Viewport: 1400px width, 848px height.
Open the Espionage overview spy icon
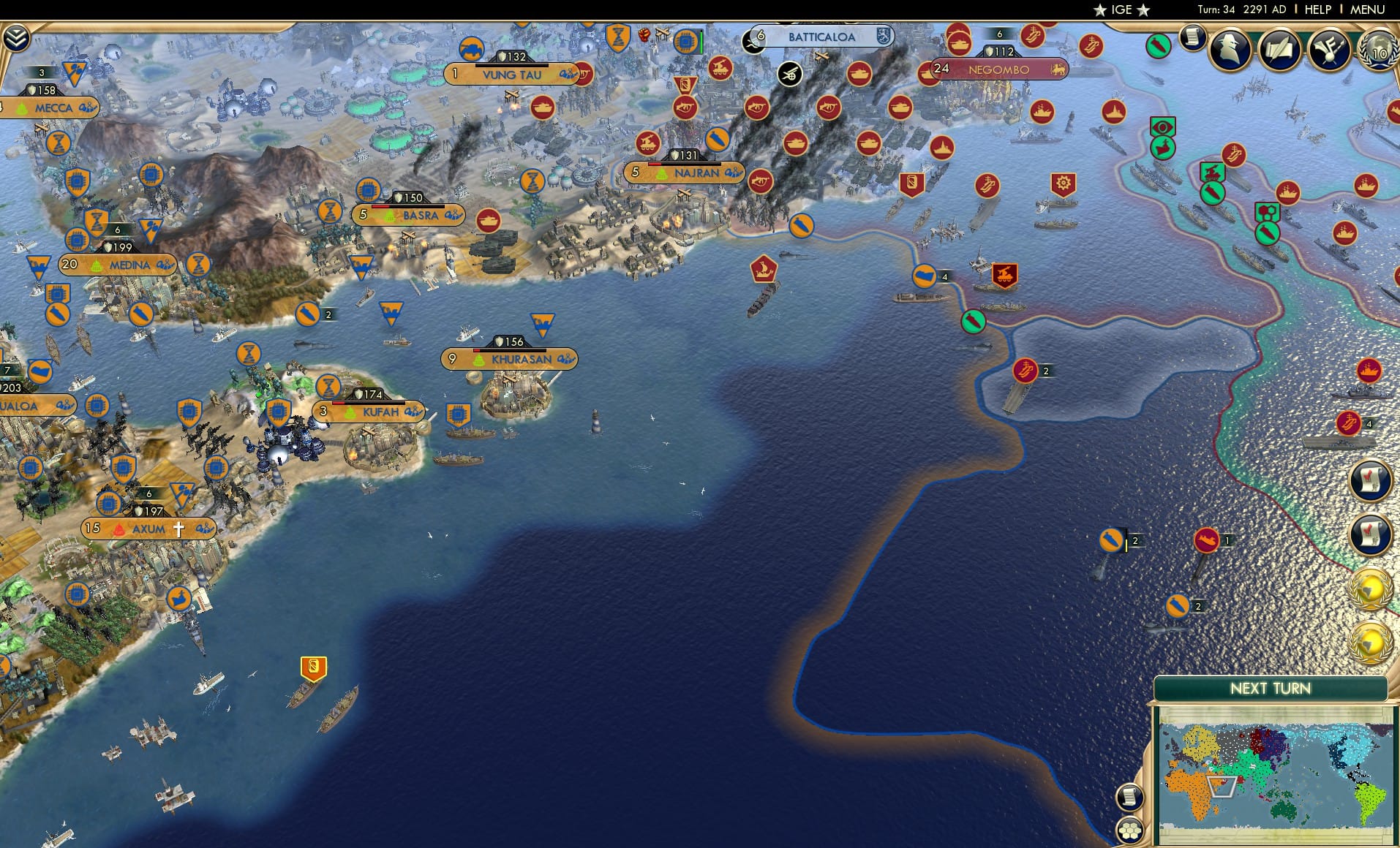point(1228,47)
